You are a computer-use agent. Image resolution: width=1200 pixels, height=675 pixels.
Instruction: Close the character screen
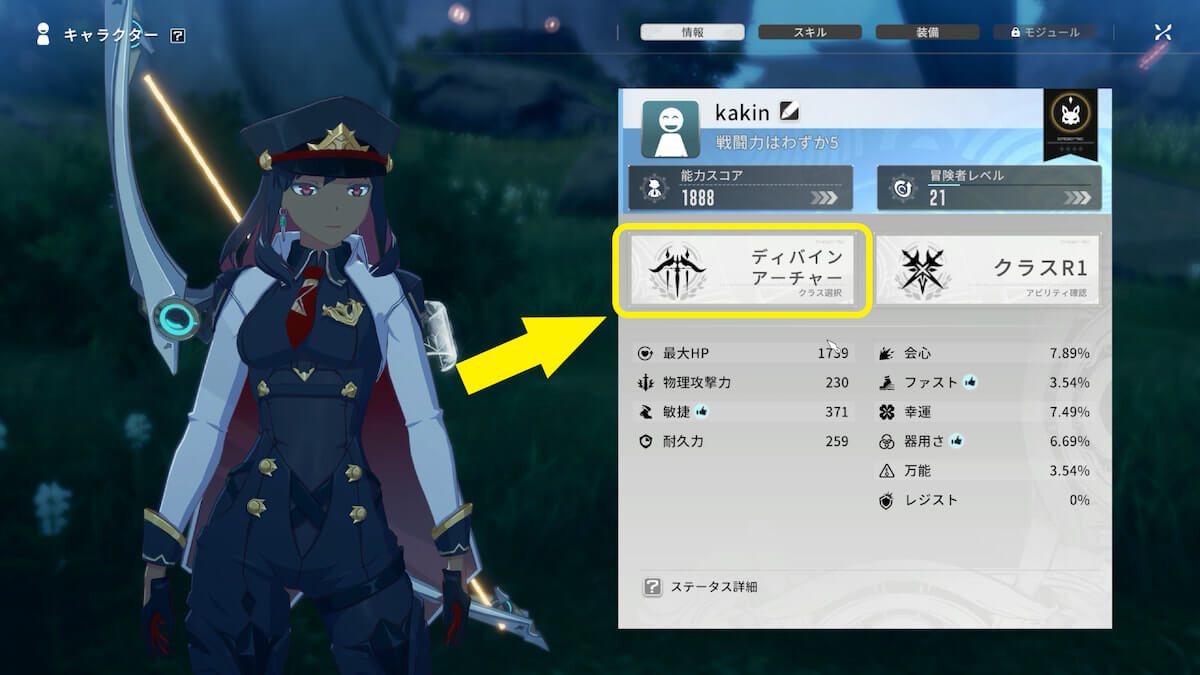point(1162,32)
